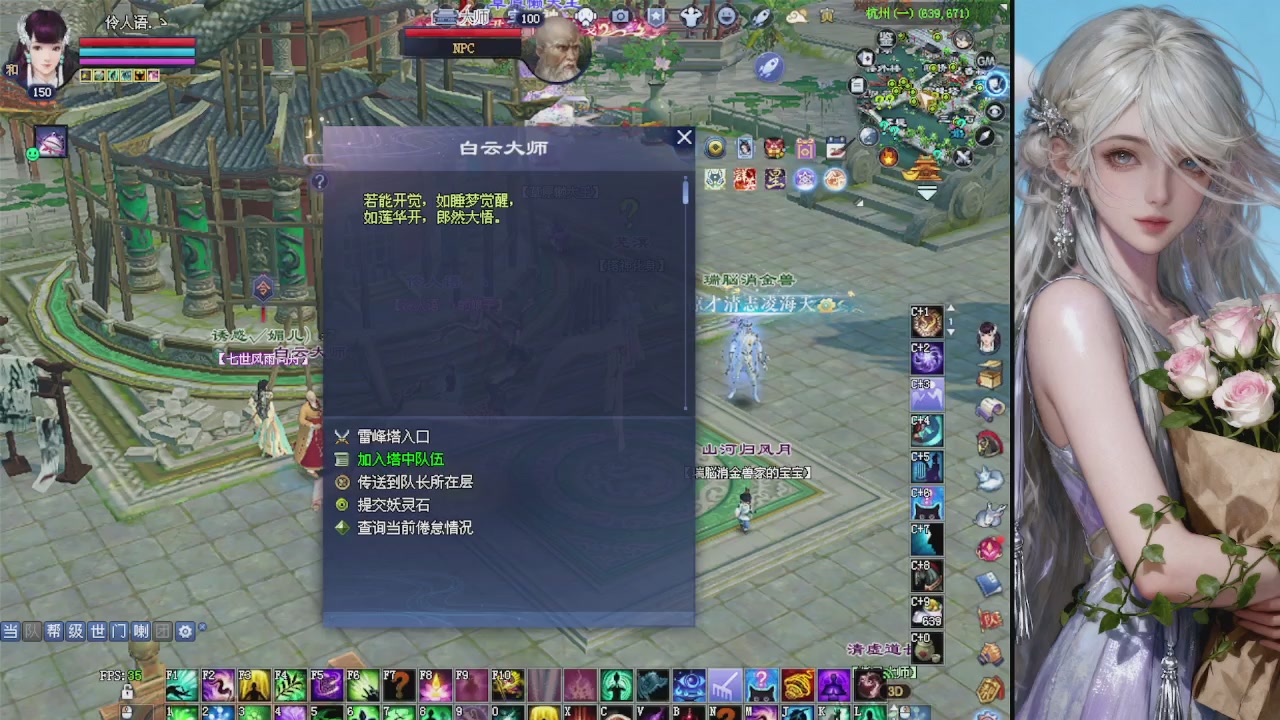Click the down triangle below the minimap
The image size is (1280, 720).
926,191
